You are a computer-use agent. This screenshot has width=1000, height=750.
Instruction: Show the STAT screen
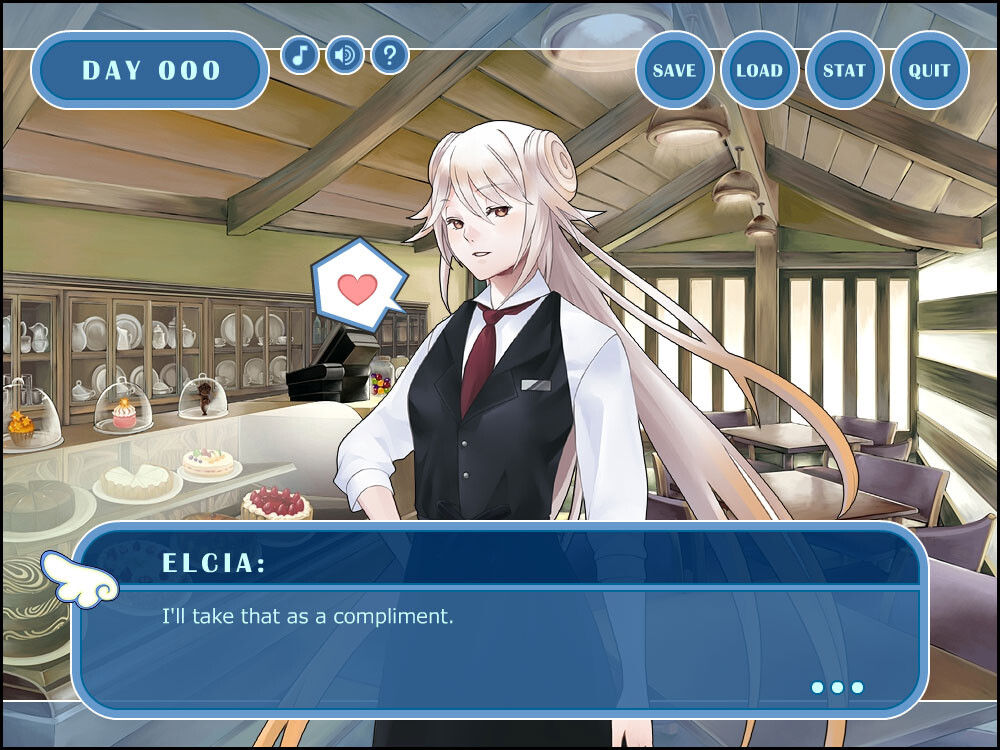click(x=844, y=70)
